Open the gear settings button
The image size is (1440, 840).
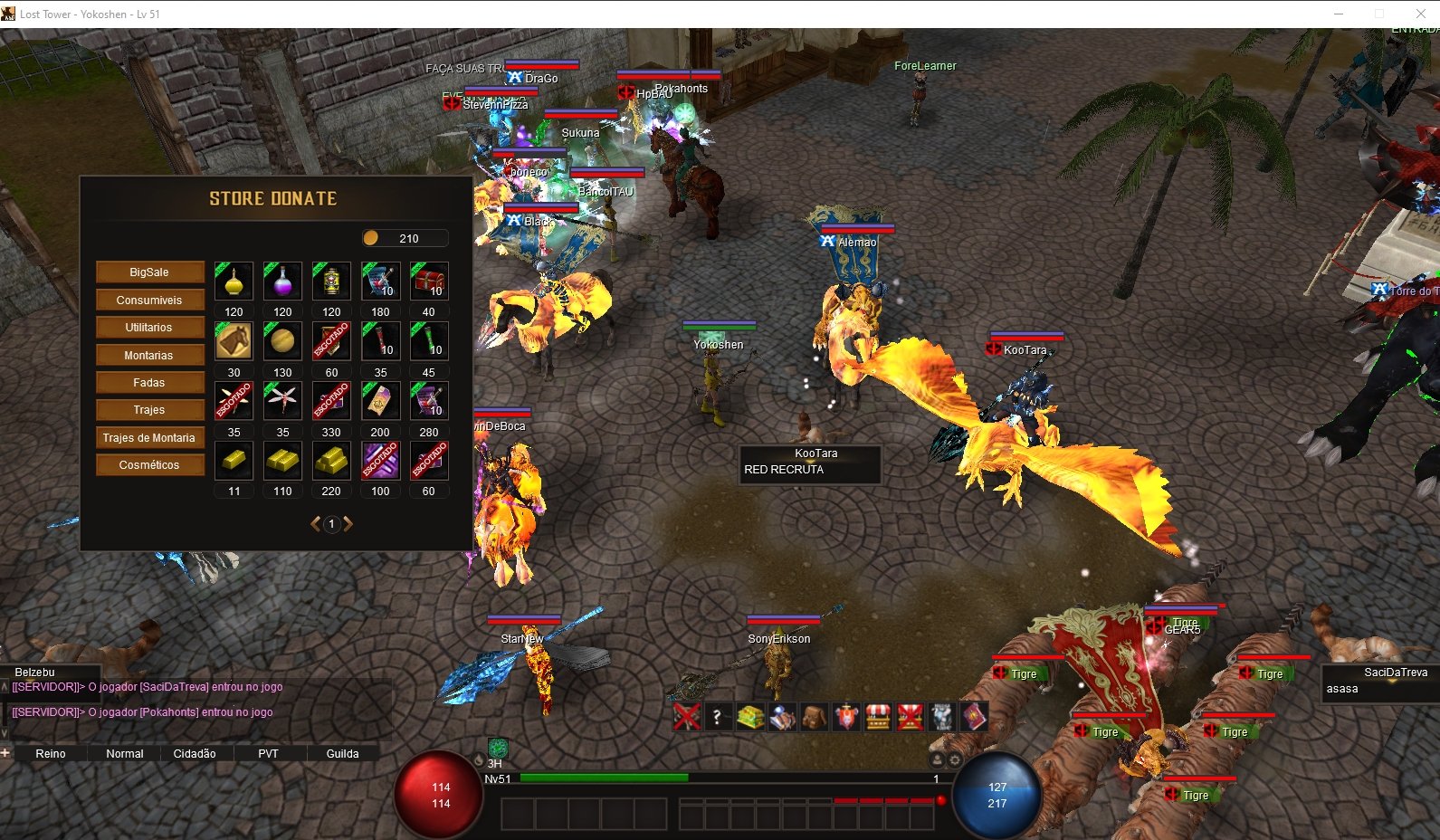[955, 760]
